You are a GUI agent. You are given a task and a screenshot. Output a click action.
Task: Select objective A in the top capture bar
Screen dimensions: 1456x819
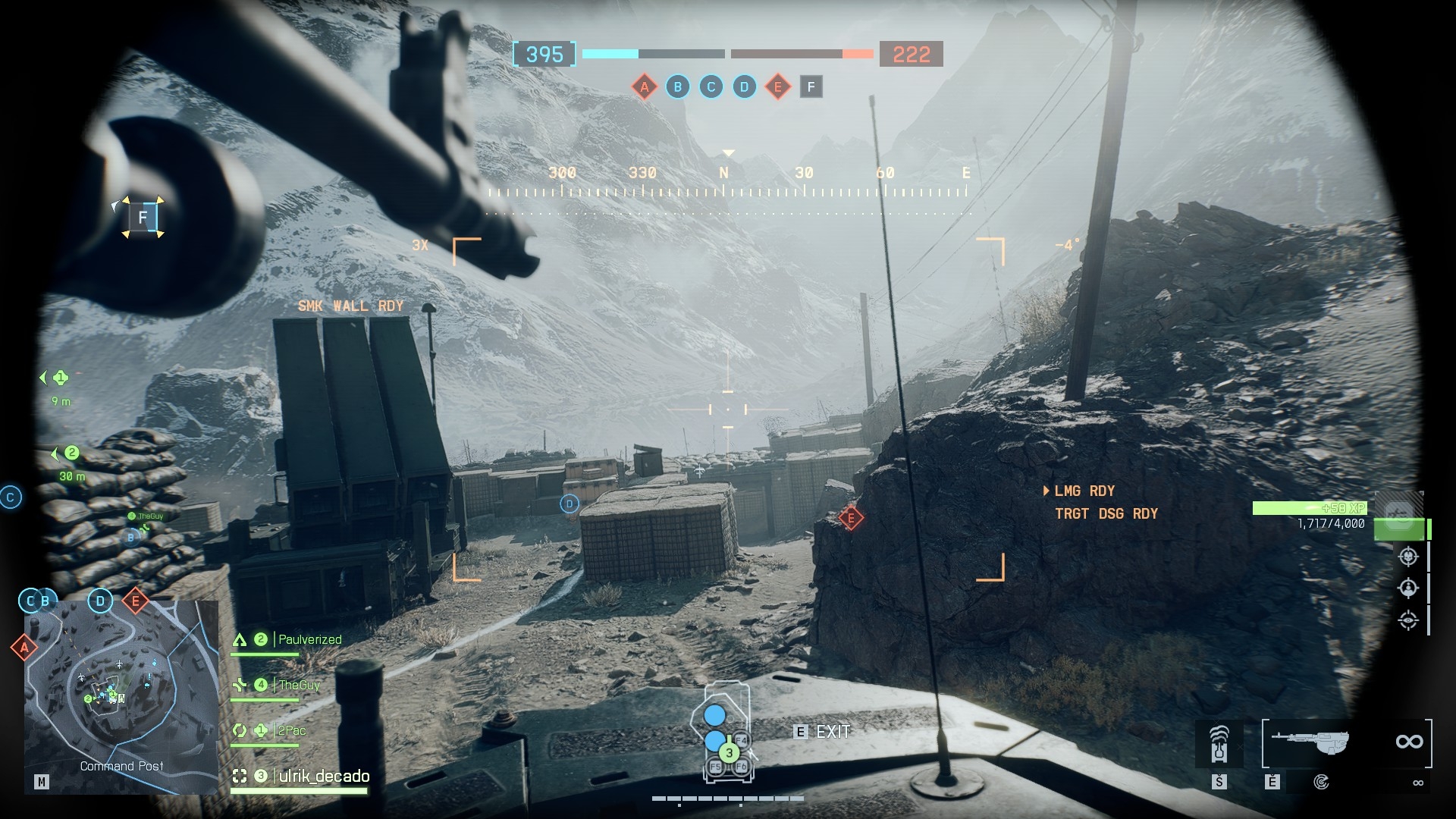click(x=645, y=87)
